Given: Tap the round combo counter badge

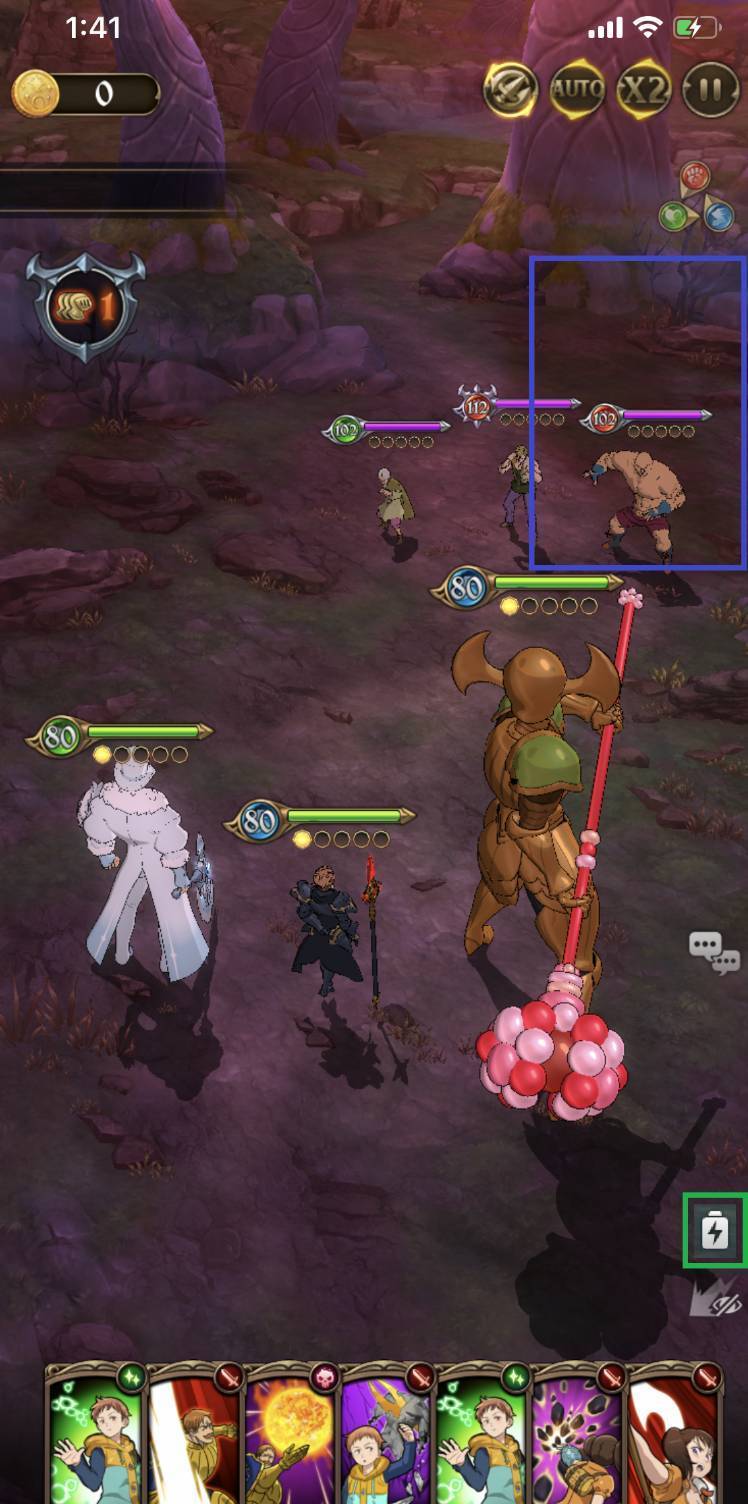Looking at the screenshot, I should click(x=87, y=306).
